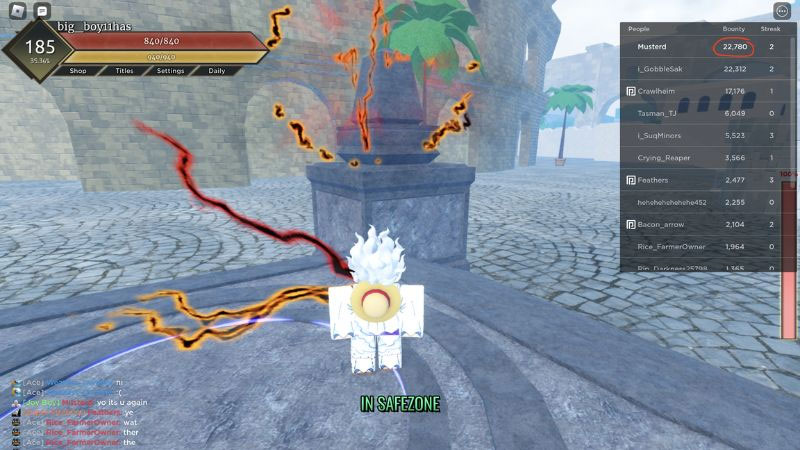The image size is (800, 450).
Task: Open the Roblox main menu icon
Action: pos(17,11)
